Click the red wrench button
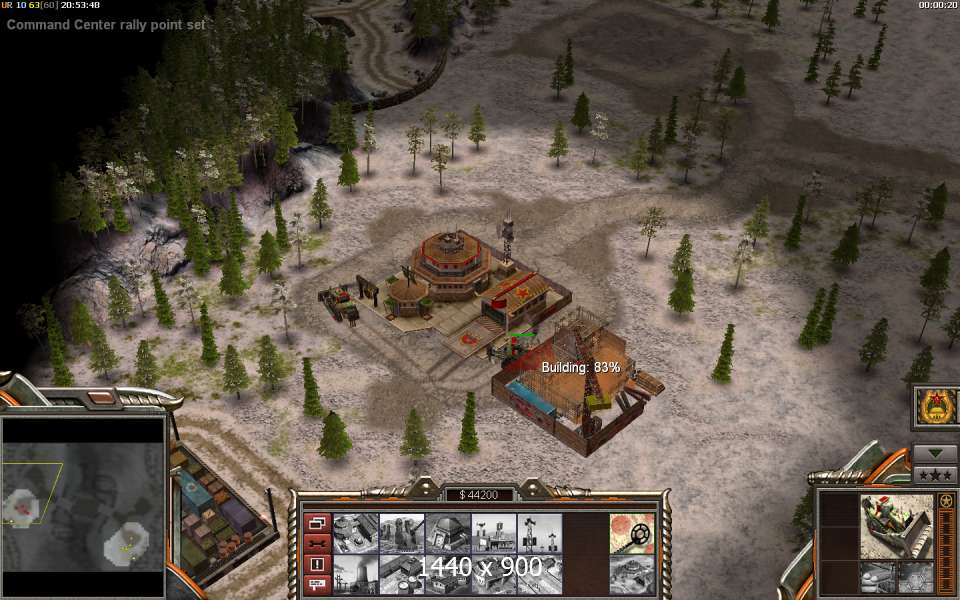This screenshot has height=600, width=960. [318, 544]
